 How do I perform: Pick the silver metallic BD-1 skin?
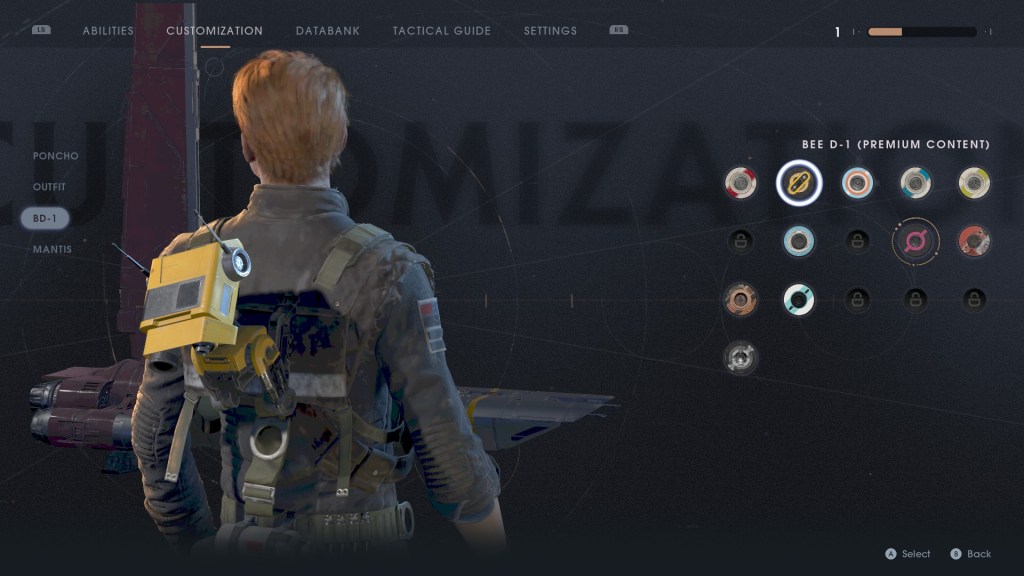(741, 357)
